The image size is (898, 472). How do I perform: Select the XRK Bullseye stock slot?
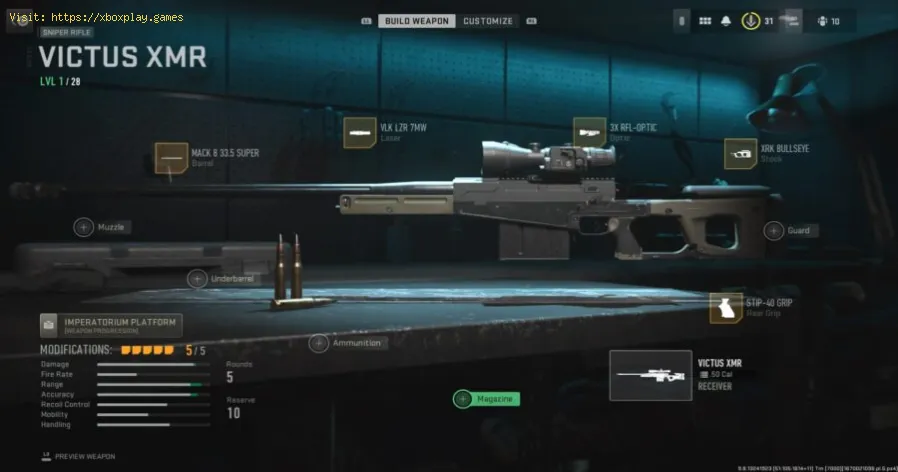point(740,153)
